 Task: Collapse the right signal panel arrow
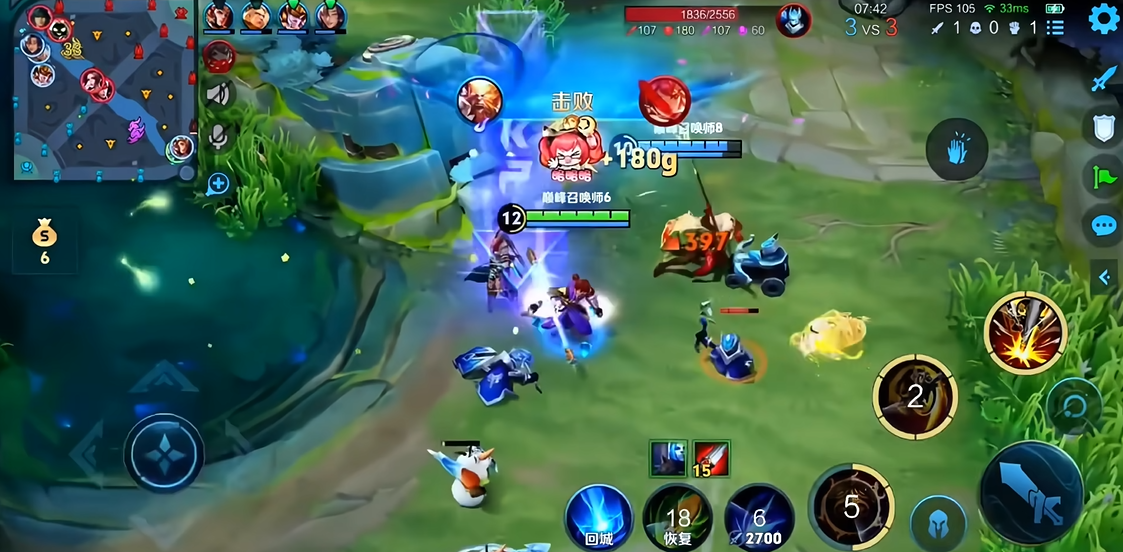[1104, 277]
